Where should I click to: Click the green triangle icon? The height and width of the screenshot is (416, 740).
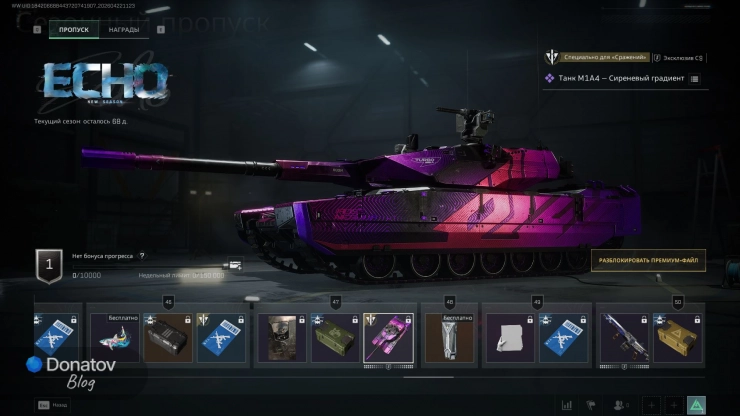[697, 404]
